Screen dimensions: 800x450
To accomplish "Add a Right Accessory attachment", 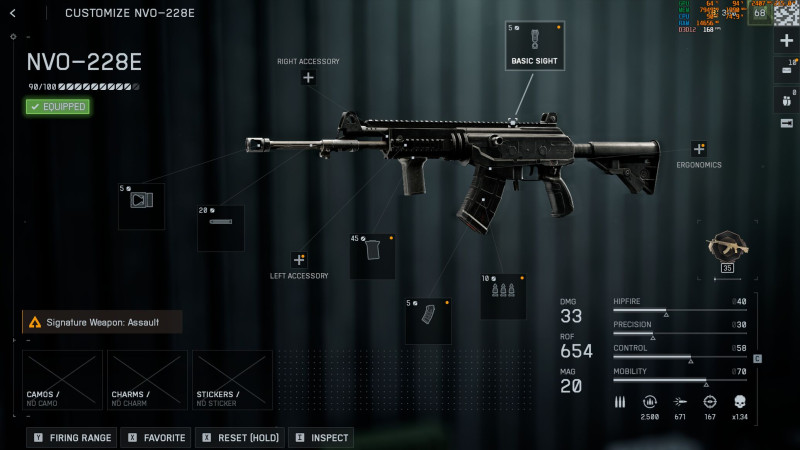I will point(308,78).
